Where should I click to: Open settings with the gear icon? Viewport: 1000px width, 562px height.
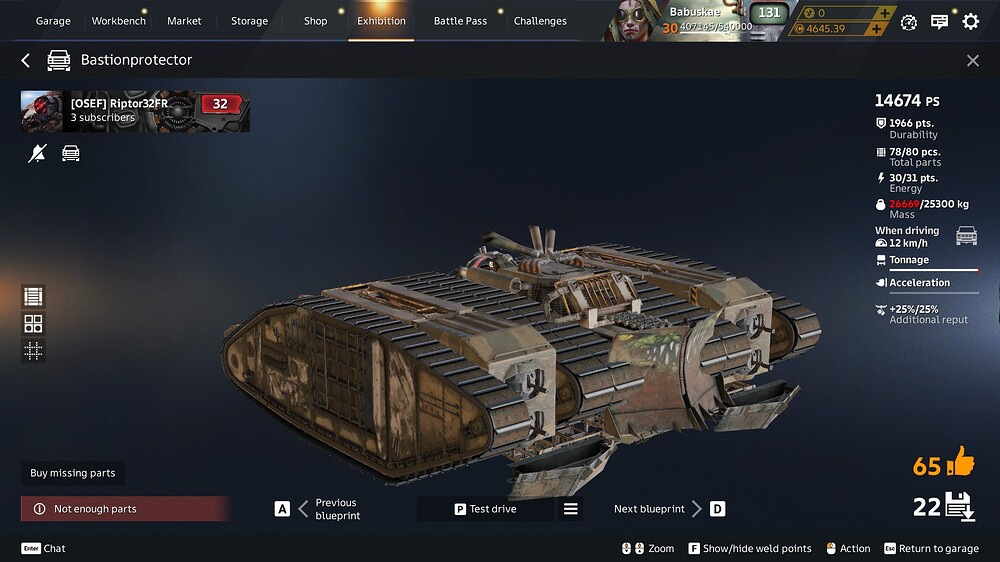(970, 21)
